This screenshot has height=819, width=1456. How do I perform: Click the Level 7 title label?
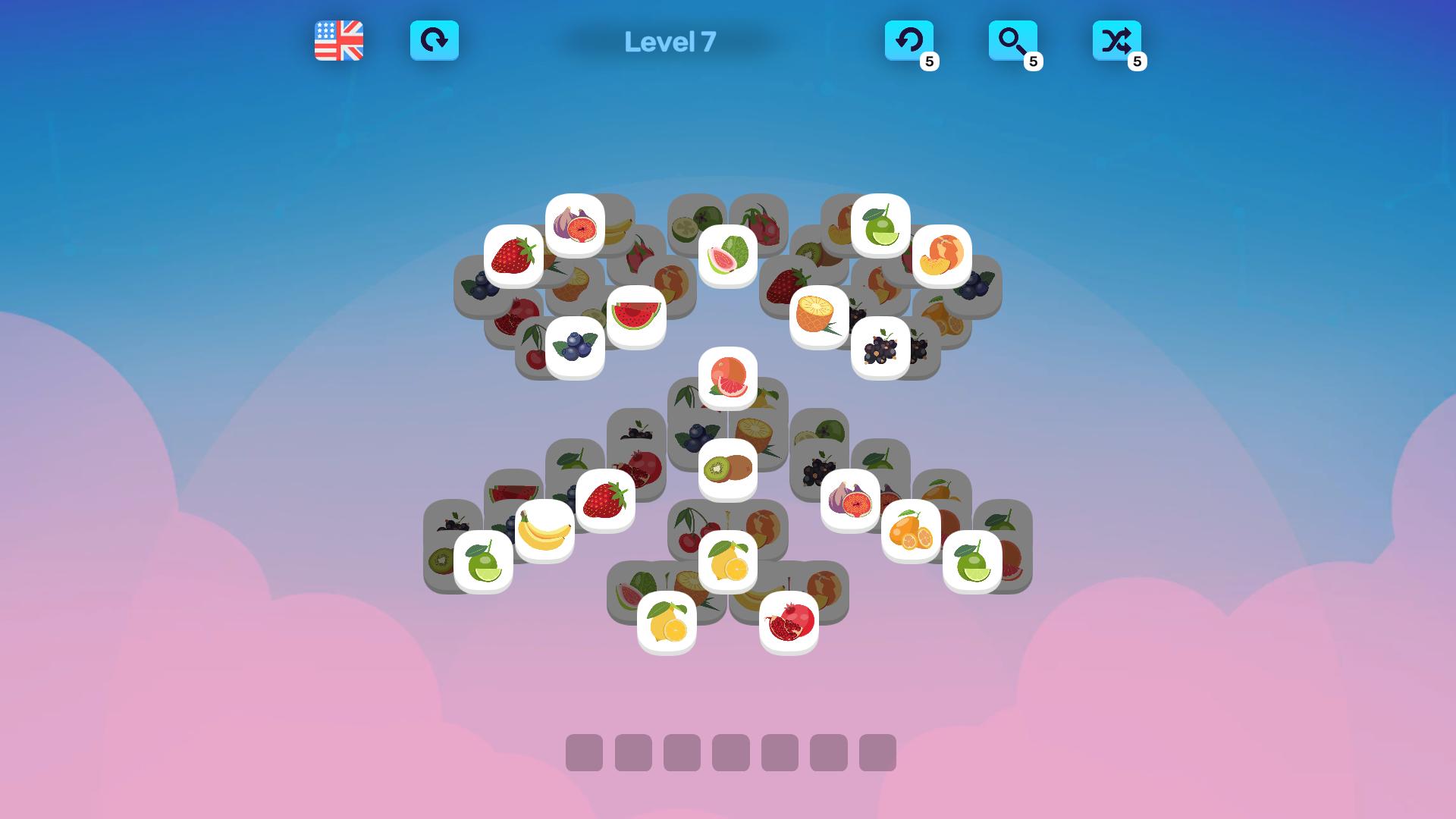(x=670, y=42)
